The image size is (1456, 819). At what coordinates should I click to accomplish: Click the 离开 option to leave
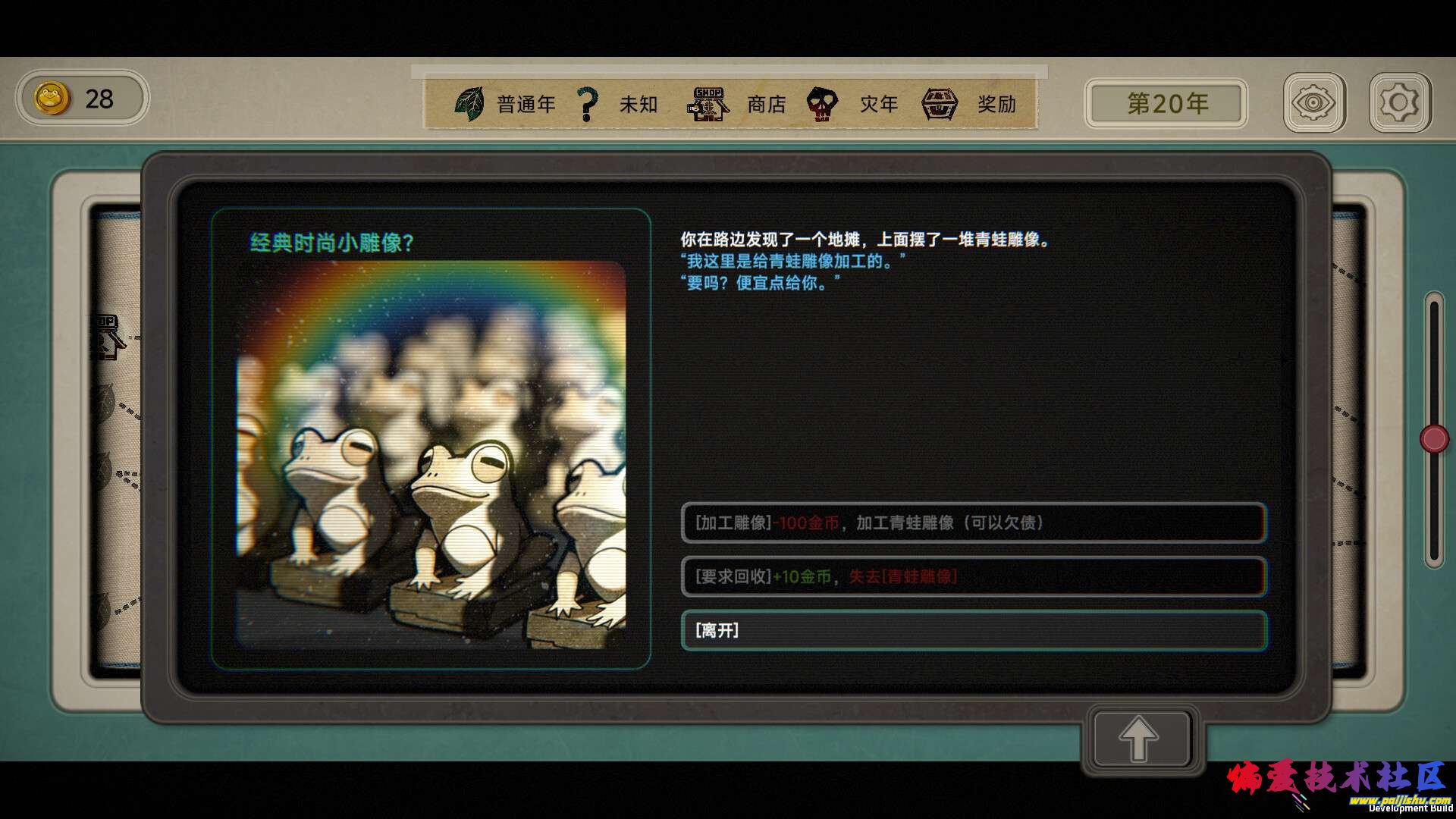[974, 630]
